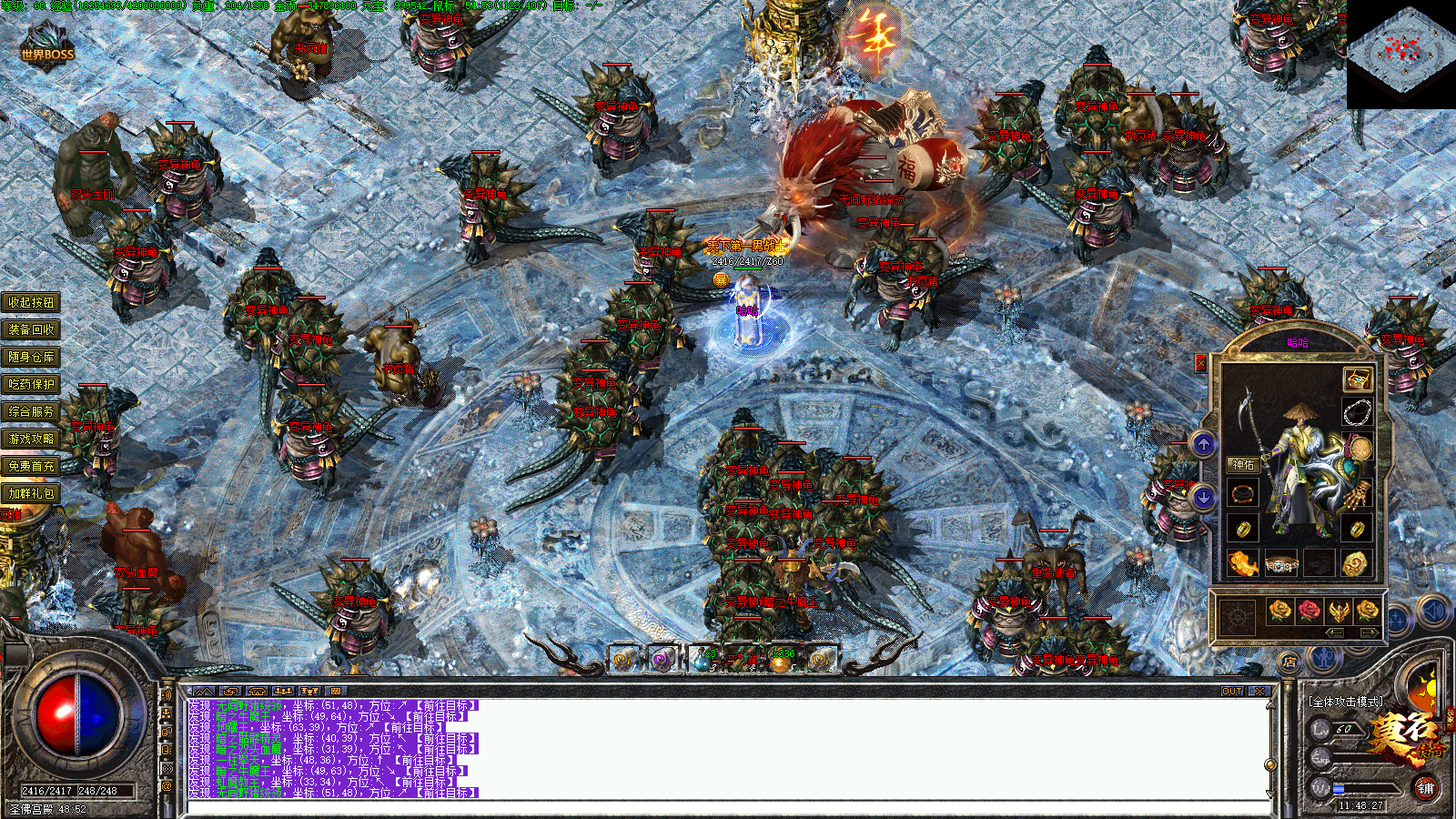Open the 吃药保护 potion protection settings
The height and width of the screenshot is (819, 1456).
coord(31,384)
